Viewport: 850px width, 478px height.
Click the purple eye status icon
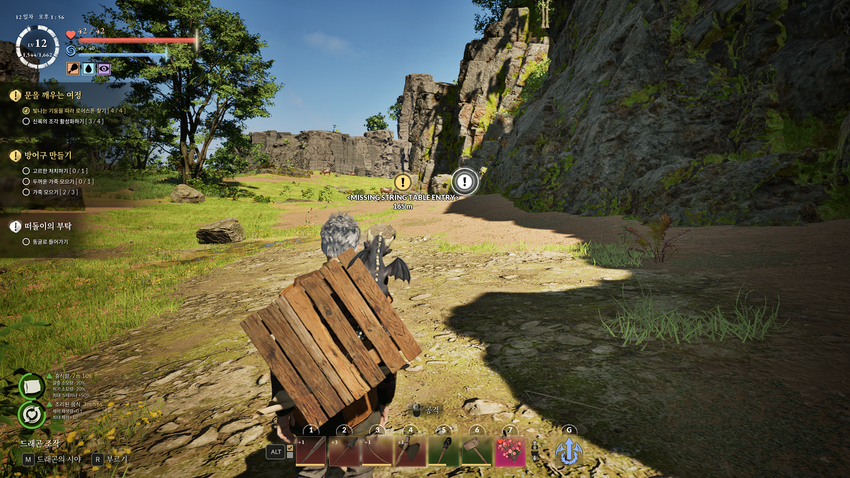(104, 69)
